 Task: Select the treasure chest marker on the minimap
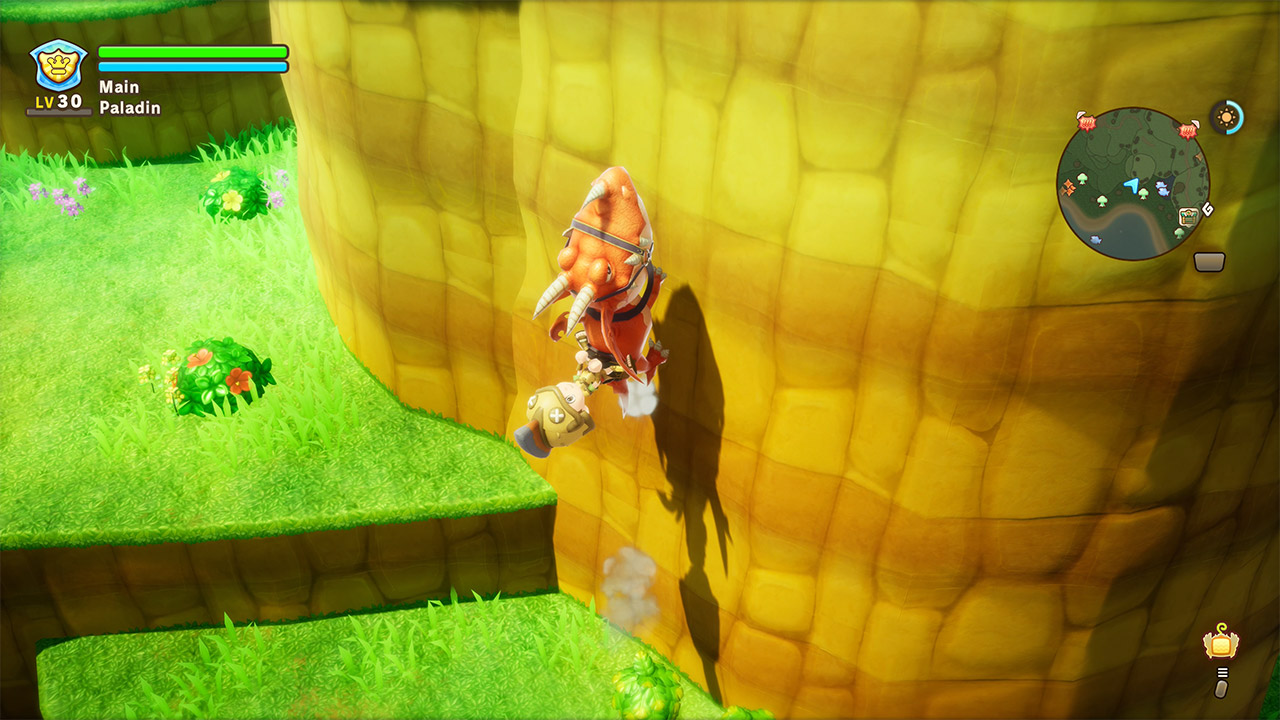[x=1188, y=216]
